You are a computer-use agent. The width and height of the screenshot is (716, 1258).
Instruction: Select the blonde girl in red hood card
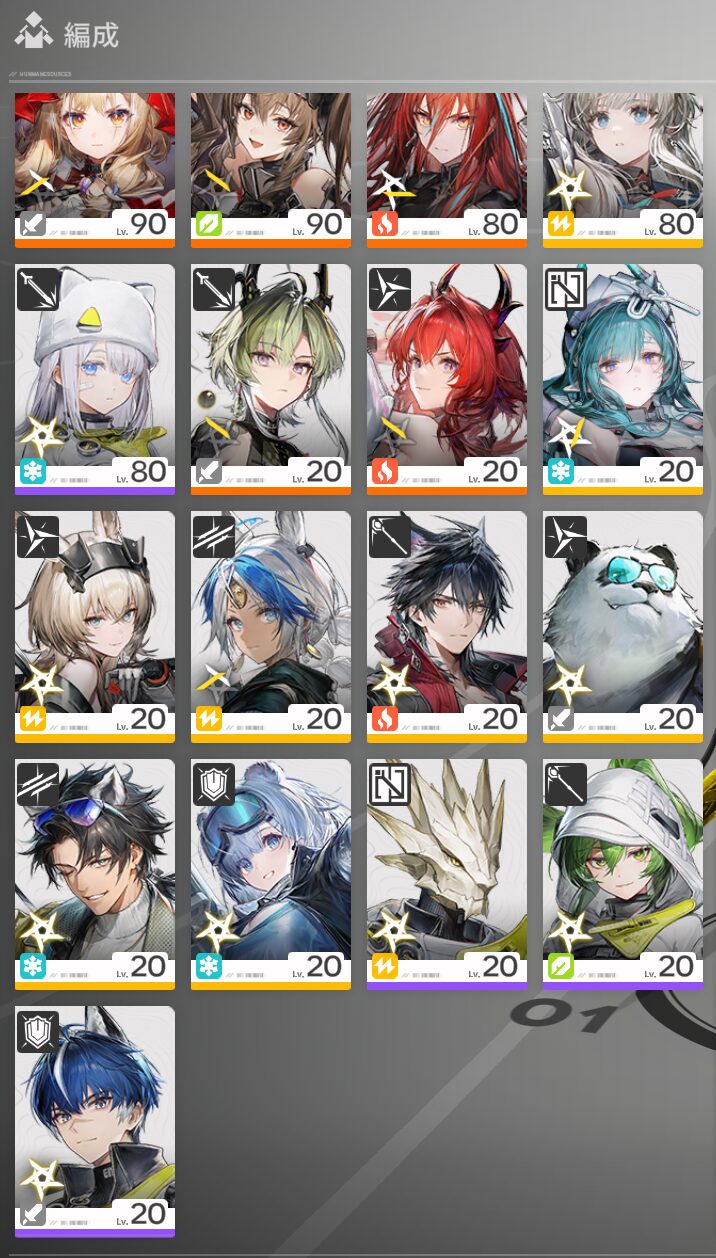(95, 165)
